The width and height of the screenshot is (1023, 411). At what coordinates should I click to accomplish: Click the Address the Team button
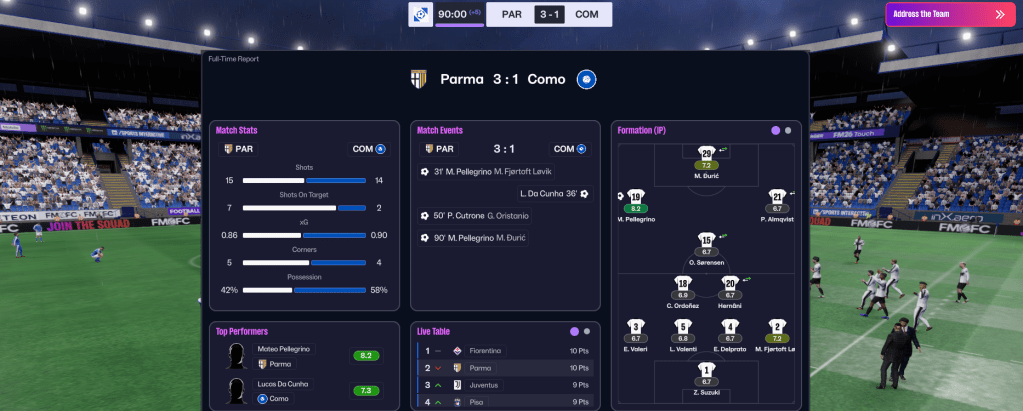pos(950,15)
